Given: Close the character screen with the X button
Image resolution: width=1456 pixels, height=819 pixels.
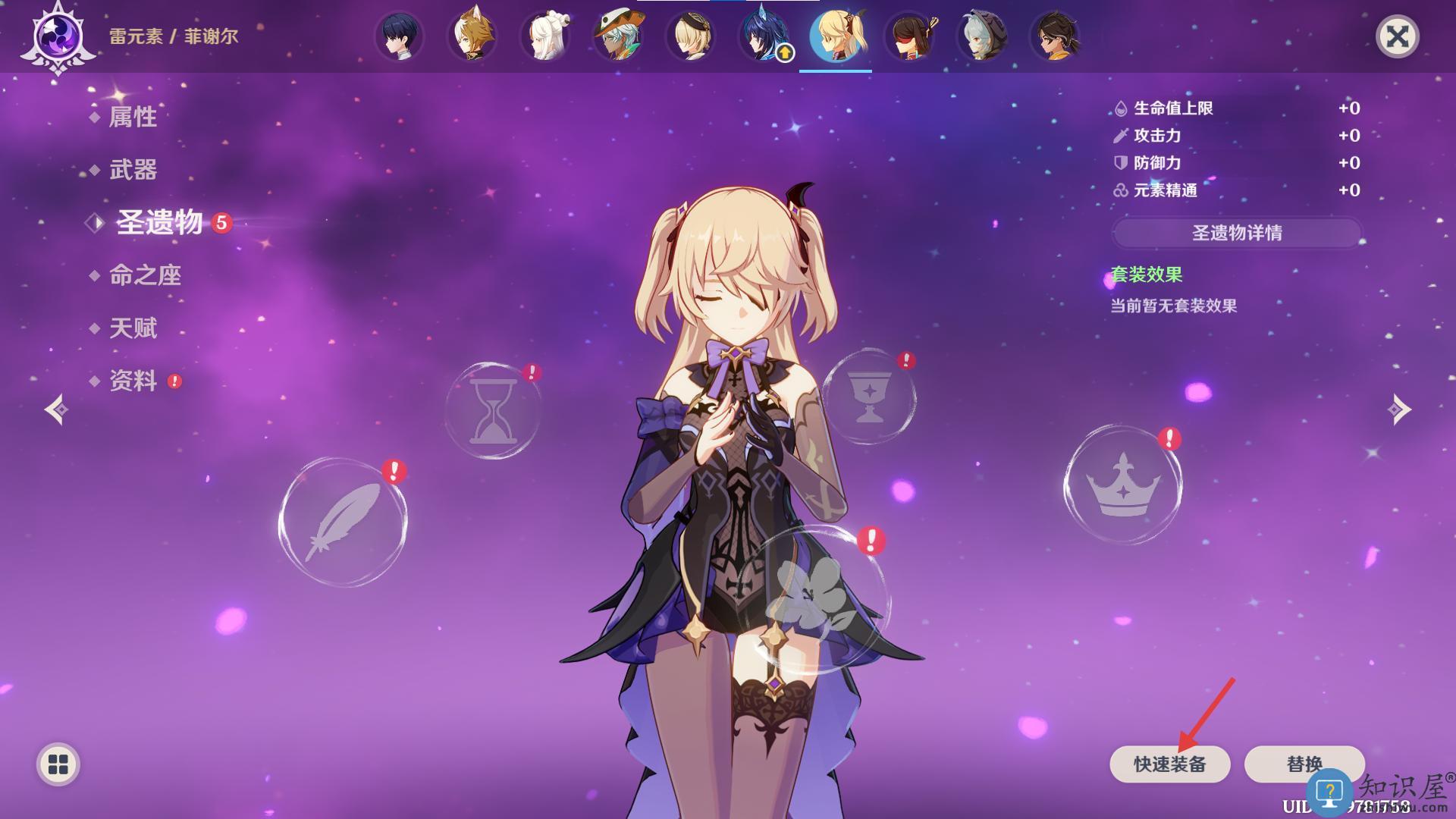Looking at the screenshot, I should [x=1397, y=36].
